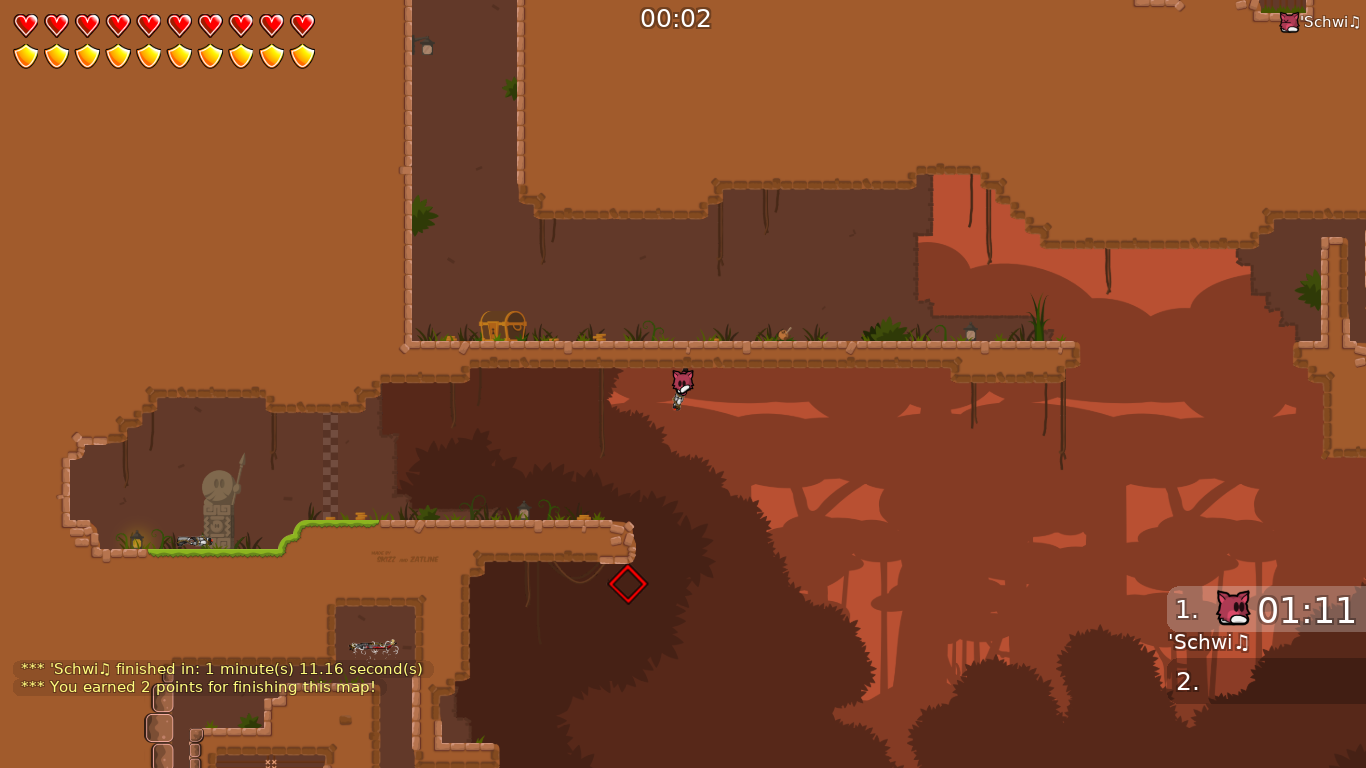
Task: Click the golden treasure chest on the platform
Action: tap(503, 324)
